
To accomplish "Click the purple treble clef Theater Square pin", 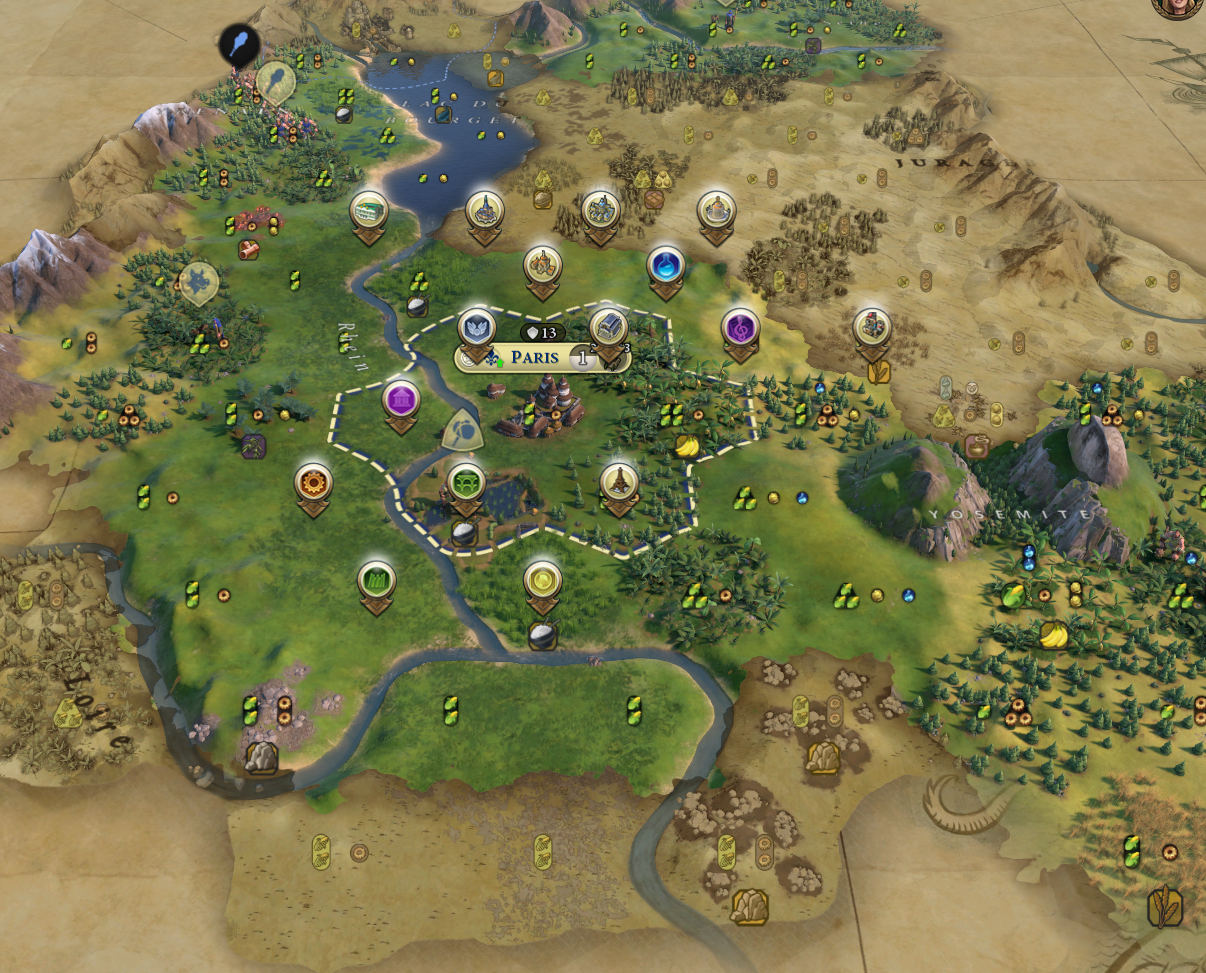I will click(740, 327).
